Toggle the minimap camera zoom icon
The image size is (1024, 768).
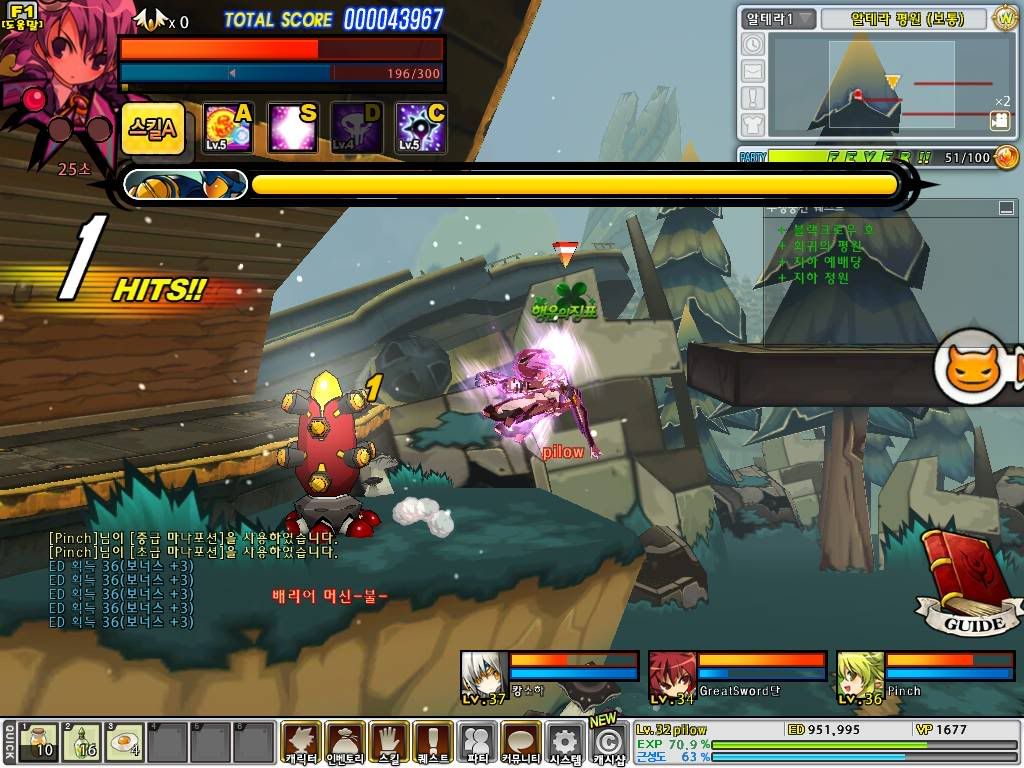(999, 120)
